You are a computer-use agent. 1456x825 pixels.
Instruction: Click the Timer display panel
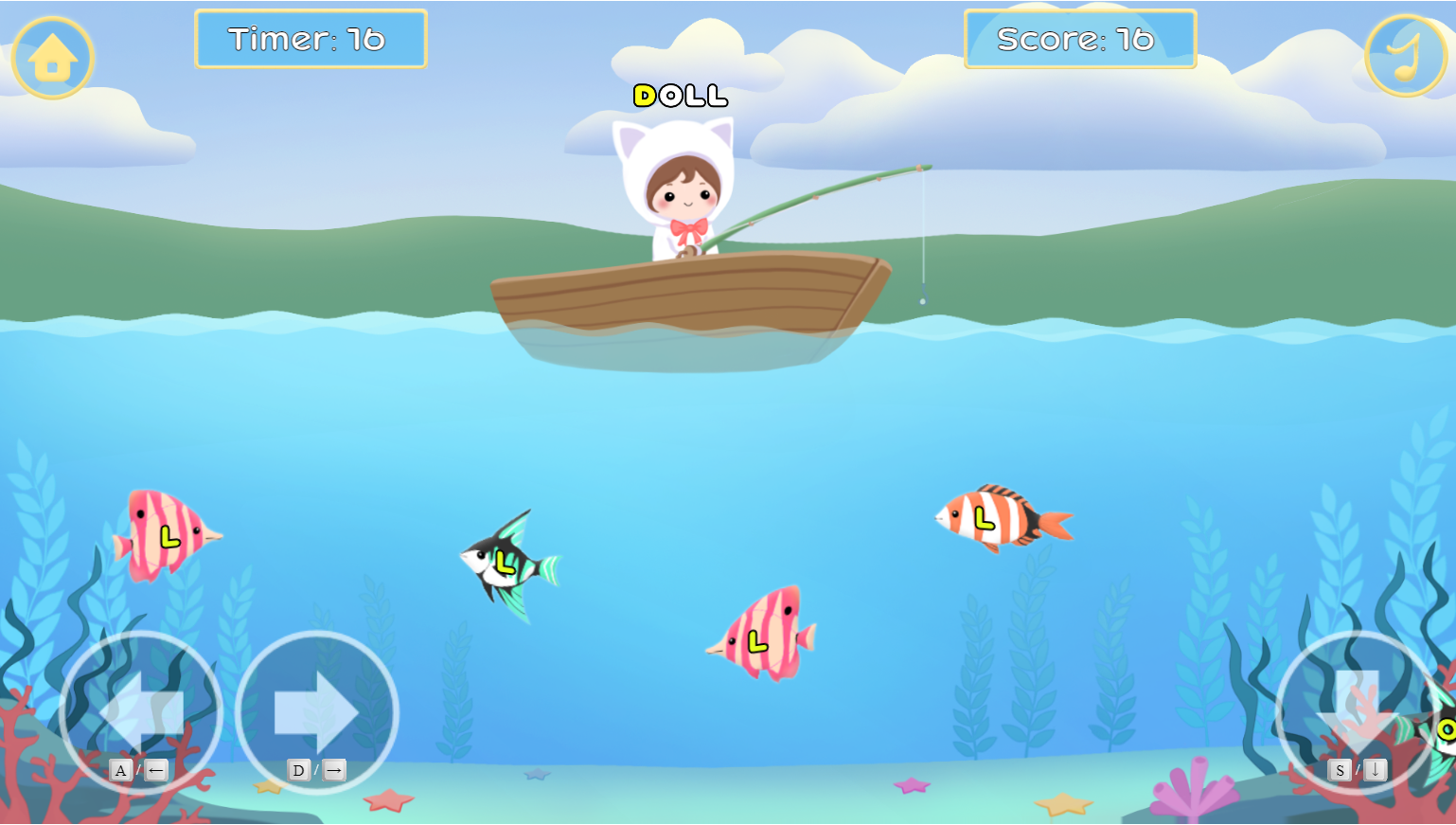(x=311, y=40)
